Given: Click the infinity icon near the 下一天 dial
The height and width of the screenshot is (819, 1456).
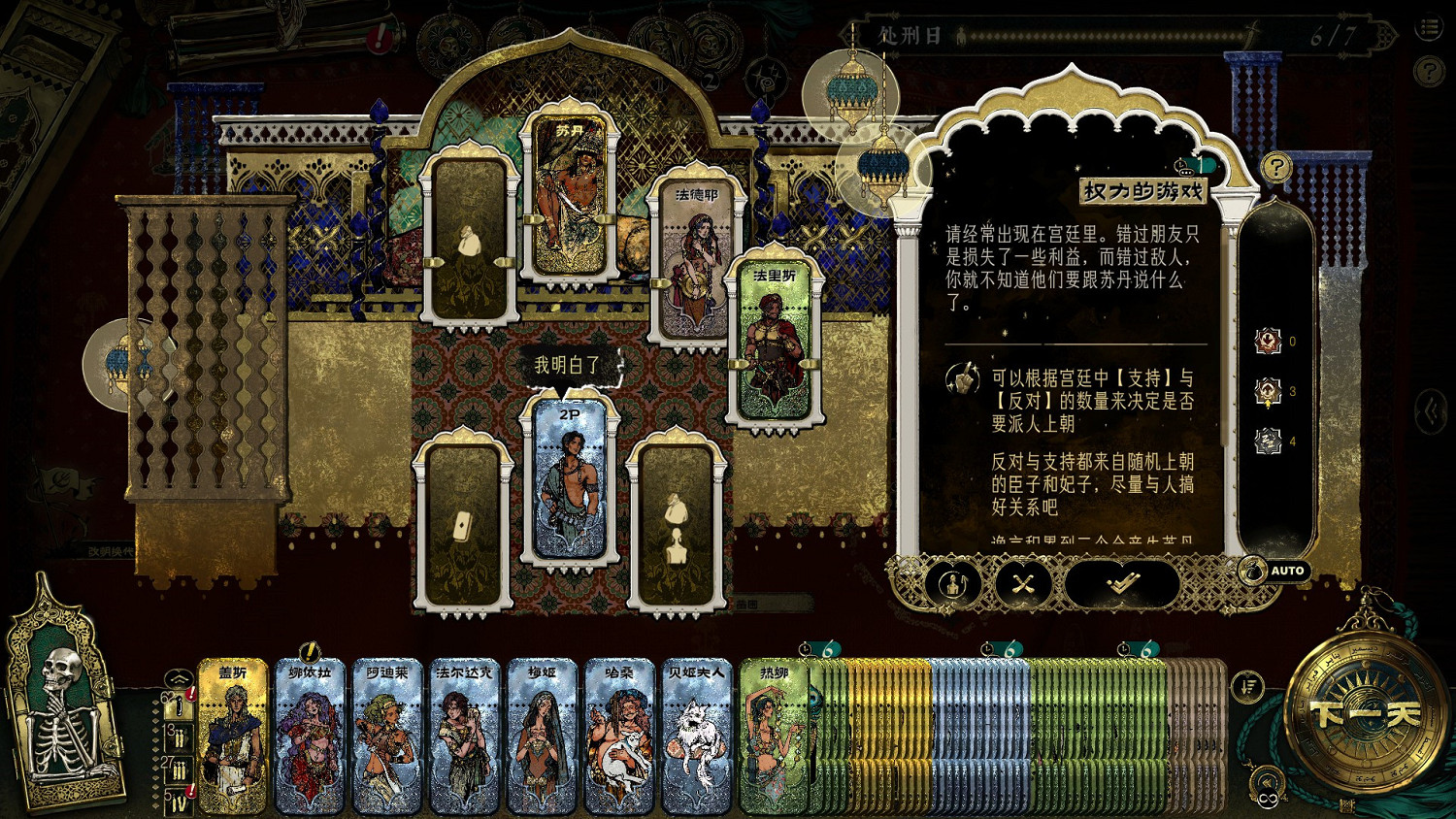Looking at the screenshot, I should [x=1269, y=797].
